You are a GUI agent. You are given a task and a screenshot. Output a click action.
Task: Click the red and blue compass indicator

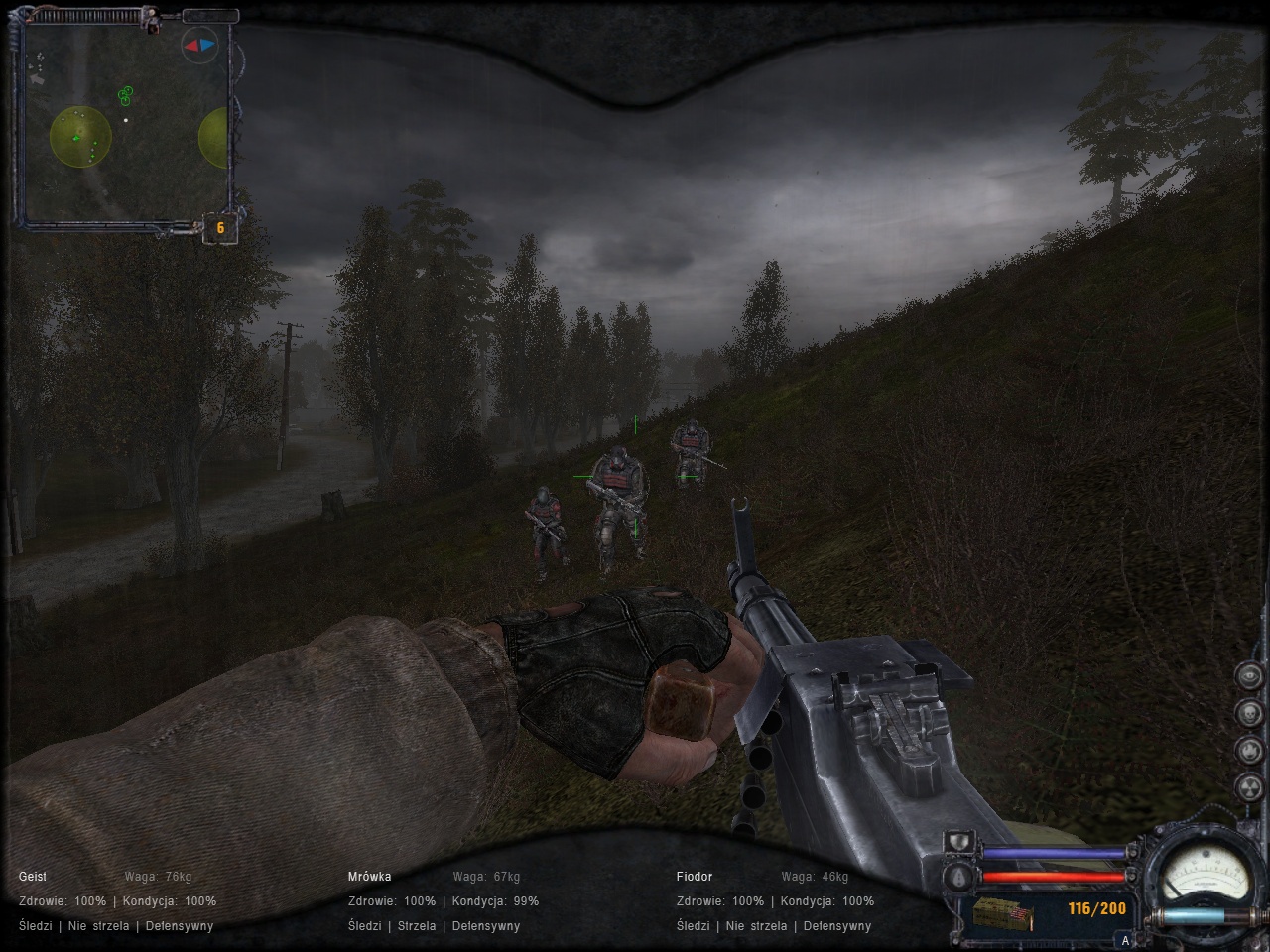pos(198,45)
